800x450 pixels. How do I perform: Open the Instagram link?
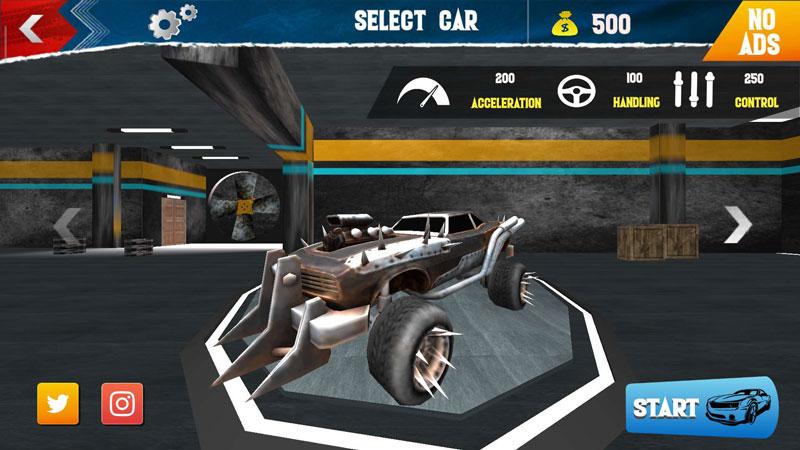(x=122, y=403)
